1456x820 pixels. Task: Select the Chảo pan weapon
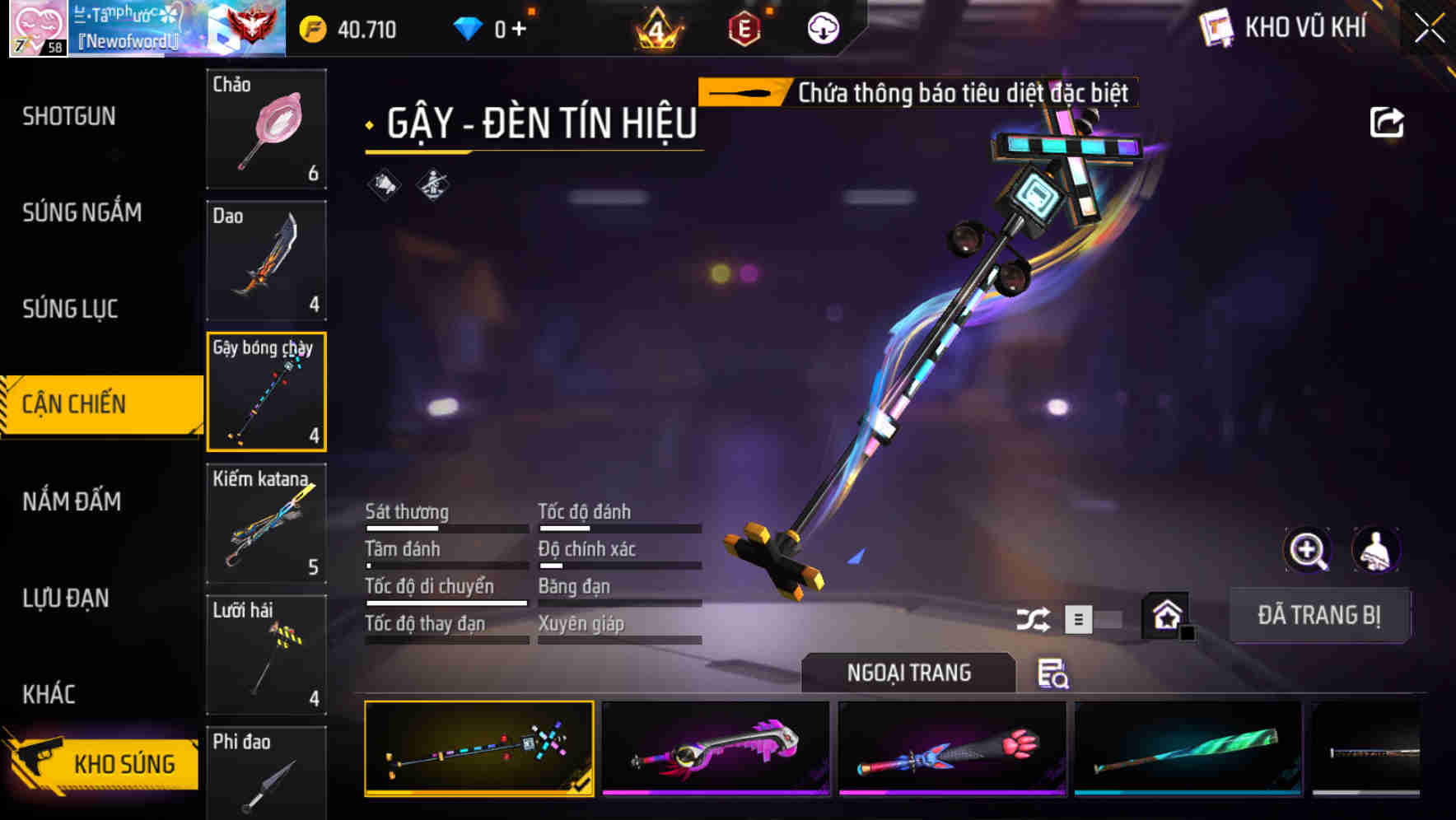(x=266, y=129)
